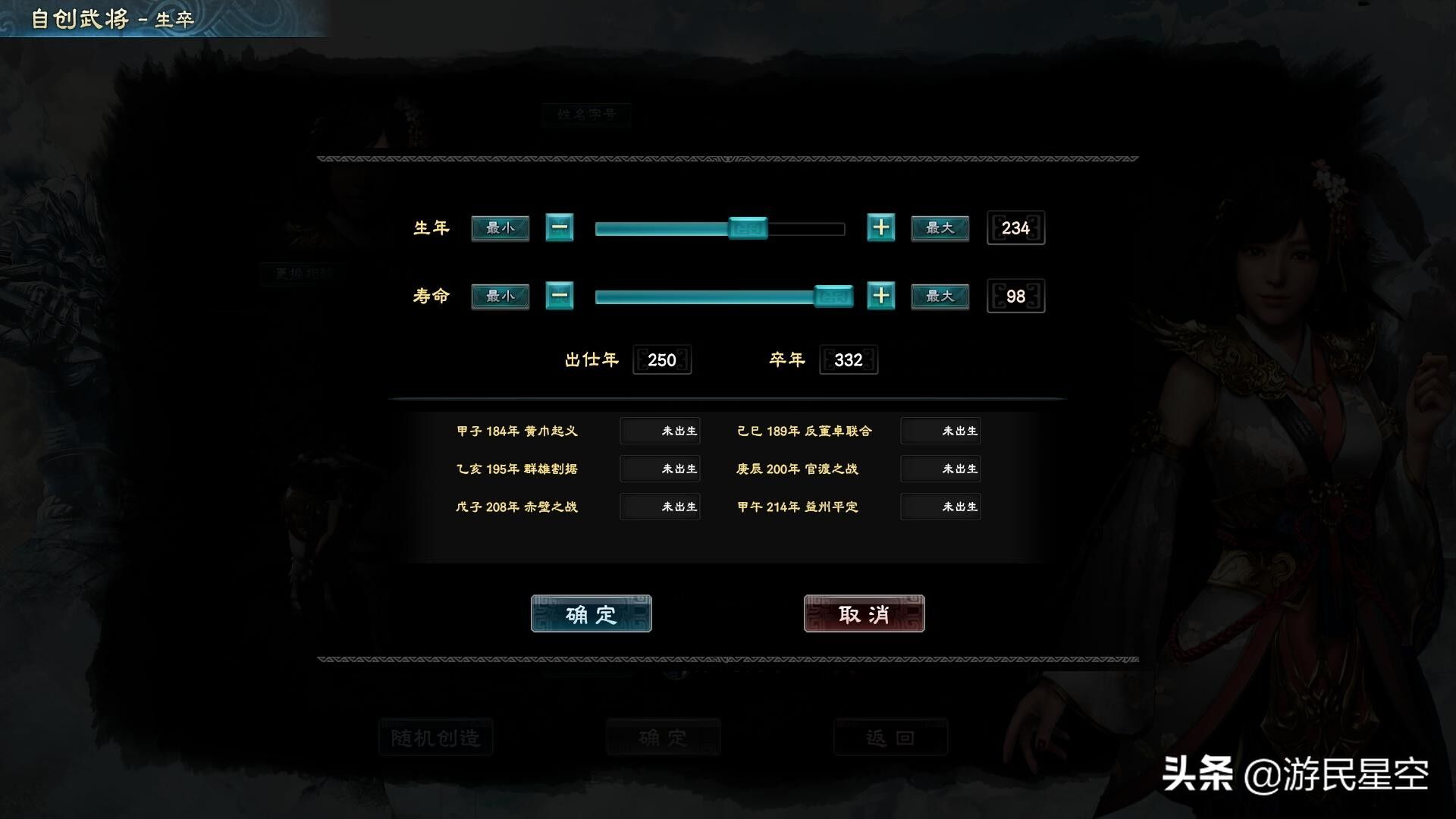
Task: Select the 生年 value box showing 234
Action: 1015,227
